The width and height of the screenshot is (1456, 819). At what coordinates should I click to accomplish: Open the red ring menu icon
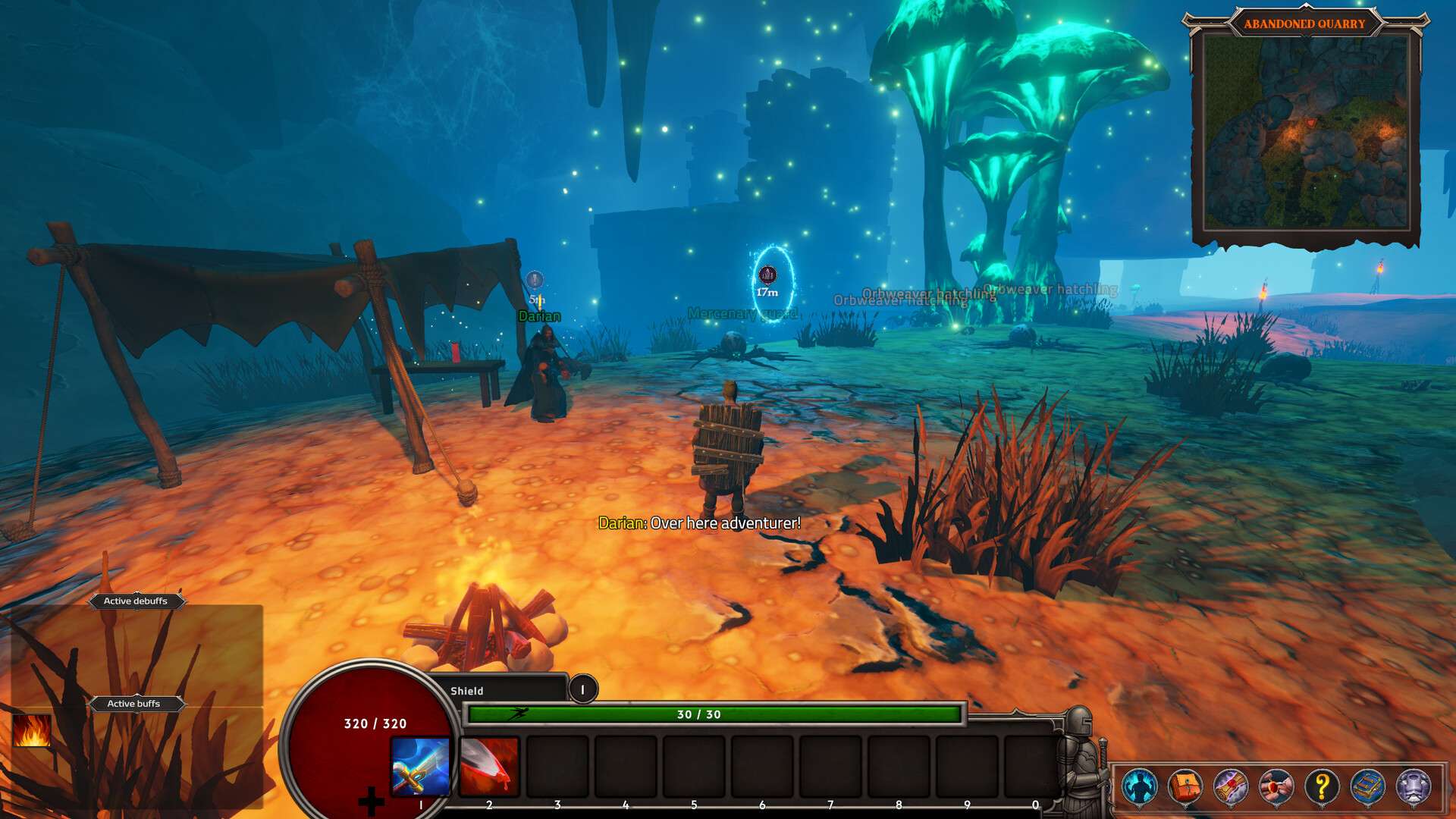pos(1276,786)
